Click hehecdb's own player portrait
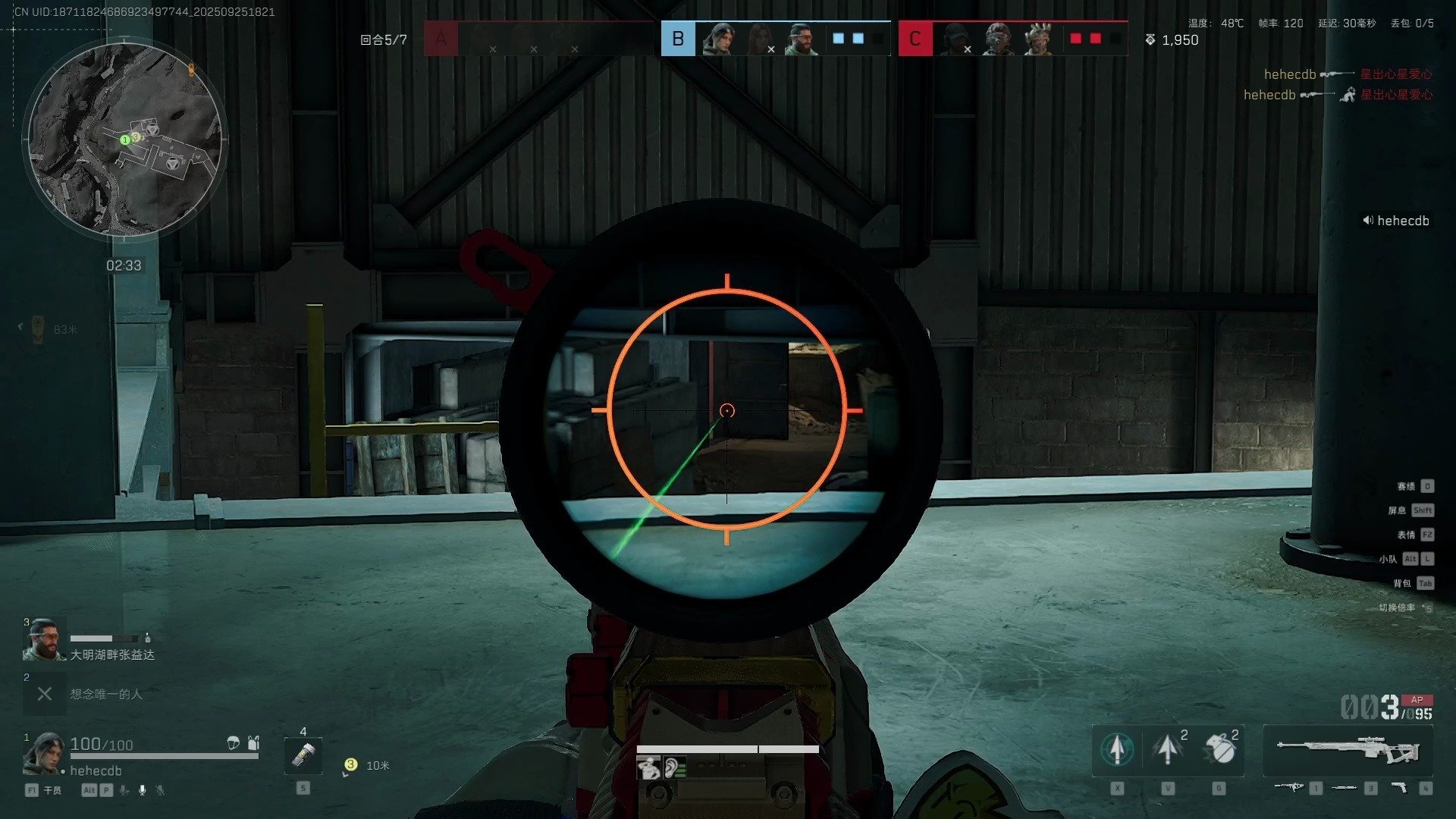 click(x=44, y=753)
